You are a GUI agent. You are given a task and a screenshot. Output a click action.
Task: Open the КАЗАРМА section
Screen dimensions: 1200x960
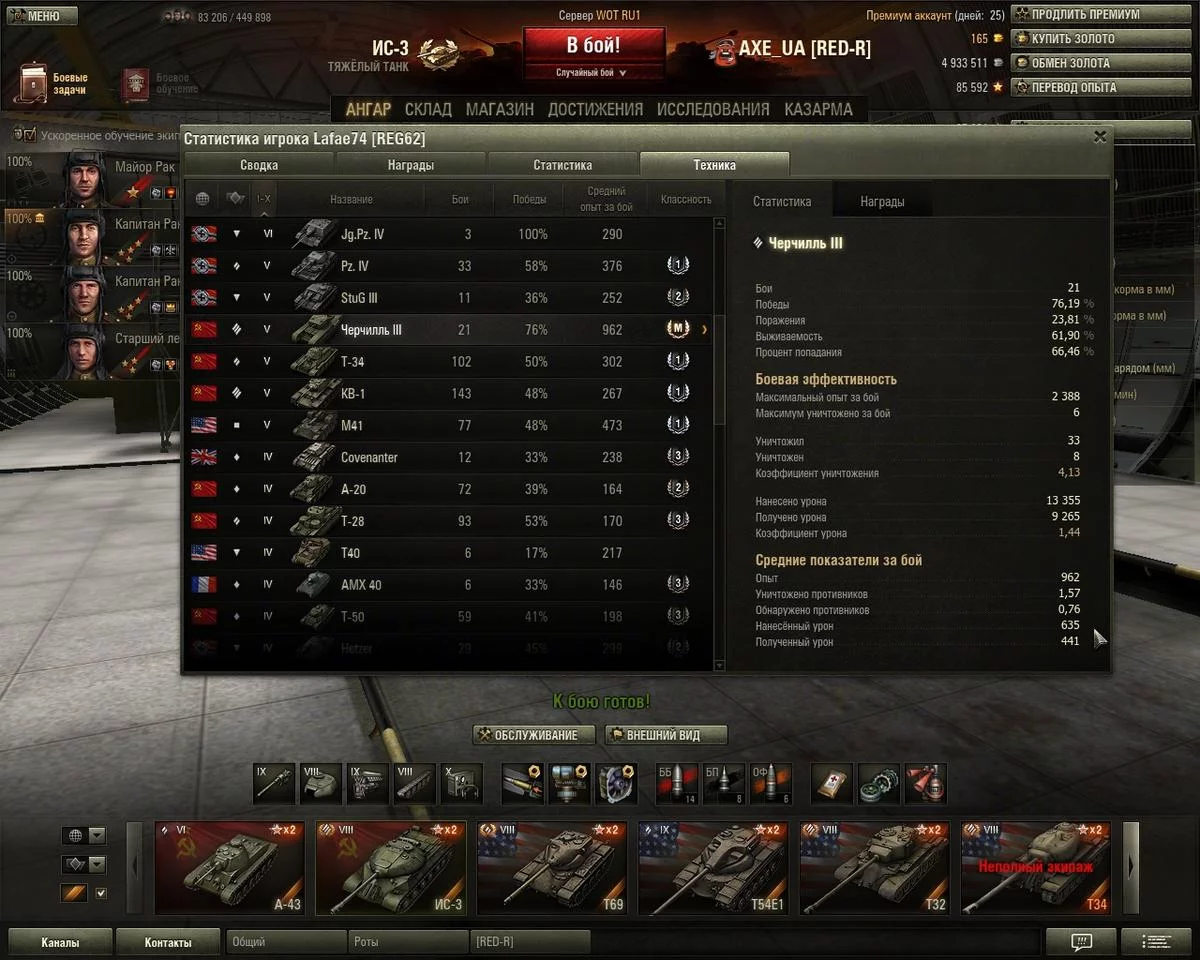(x=818, y=109)
